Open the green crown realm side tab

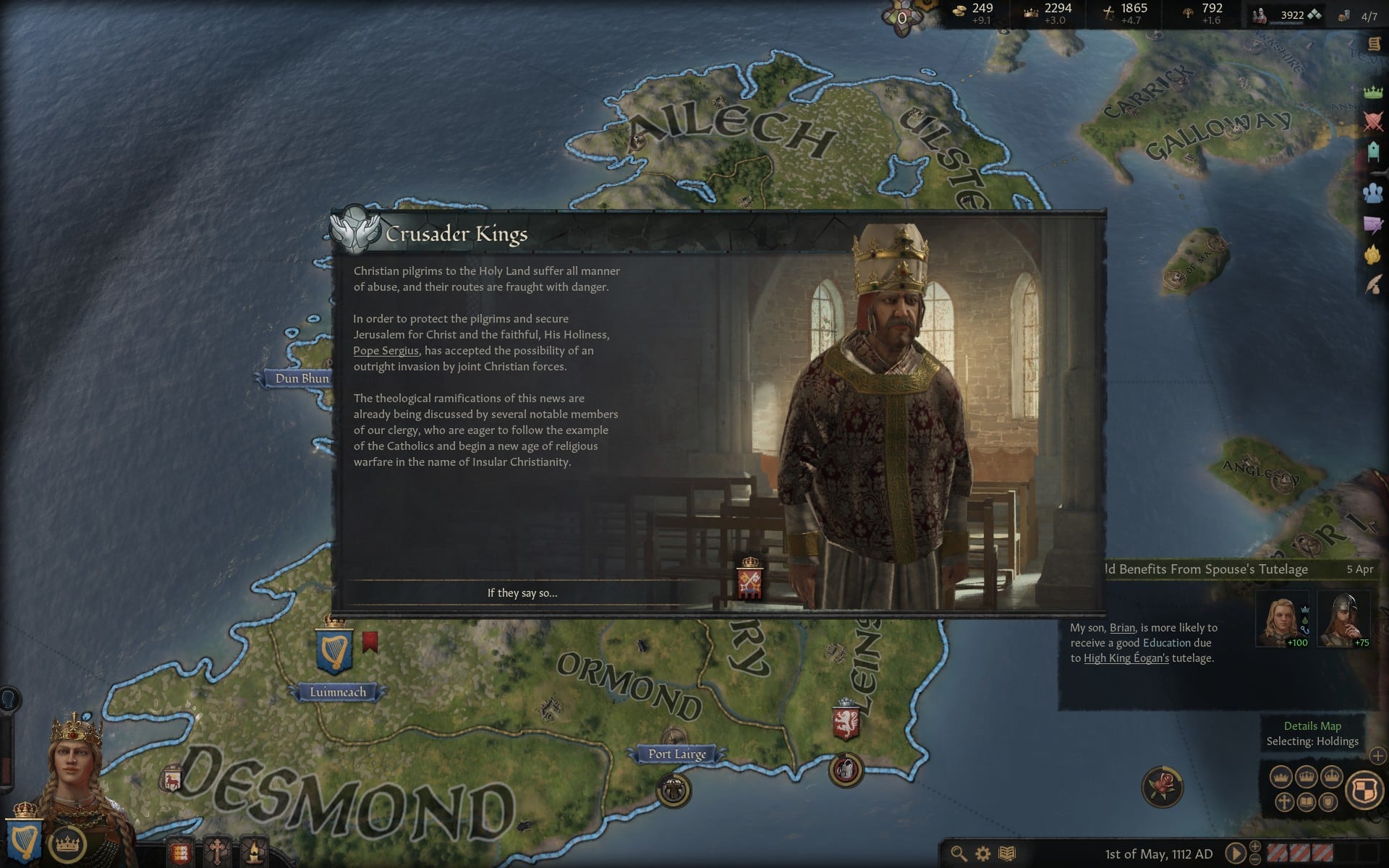click(x=1372, y=92)
